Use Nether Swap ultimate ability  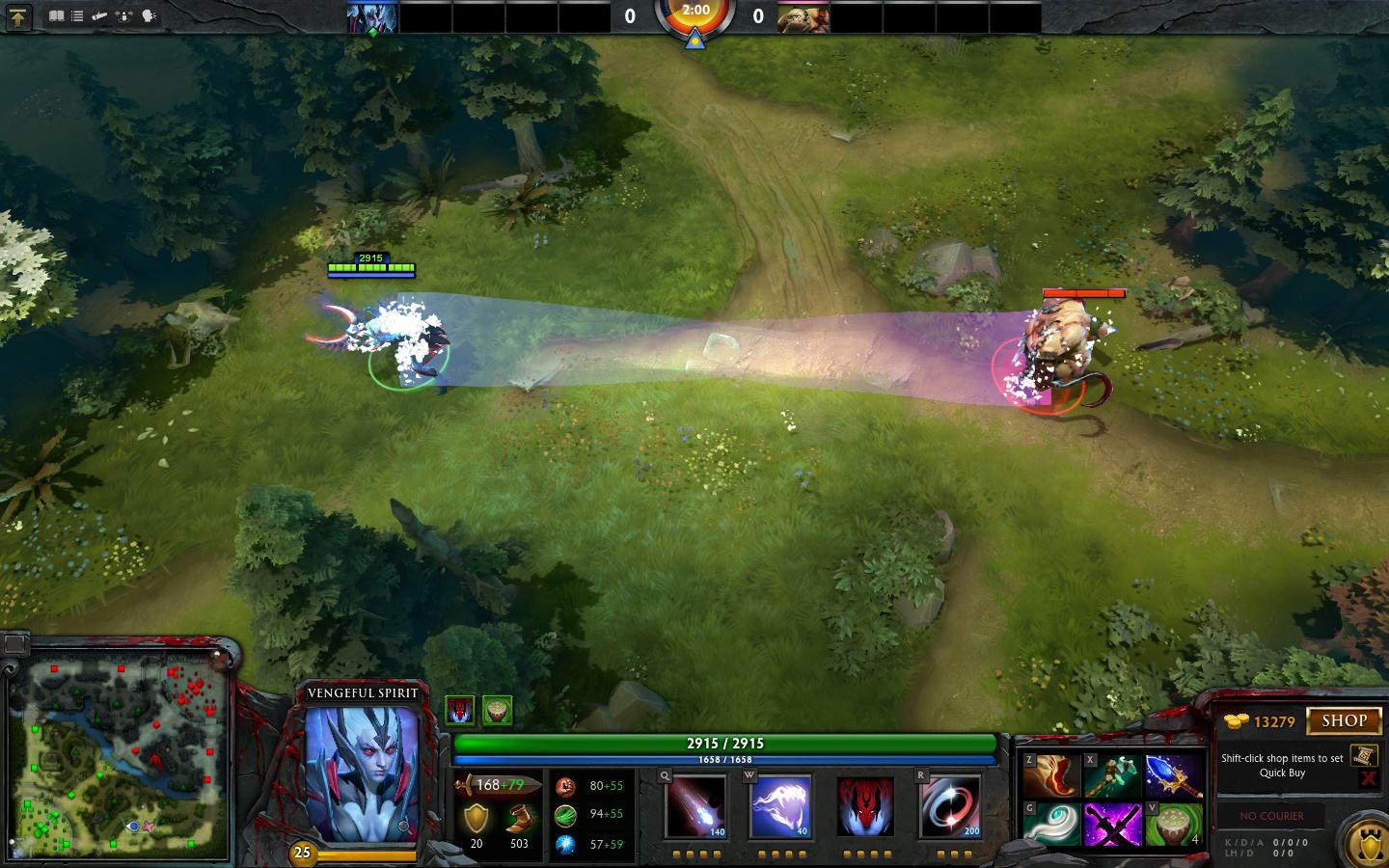(950, 806)
